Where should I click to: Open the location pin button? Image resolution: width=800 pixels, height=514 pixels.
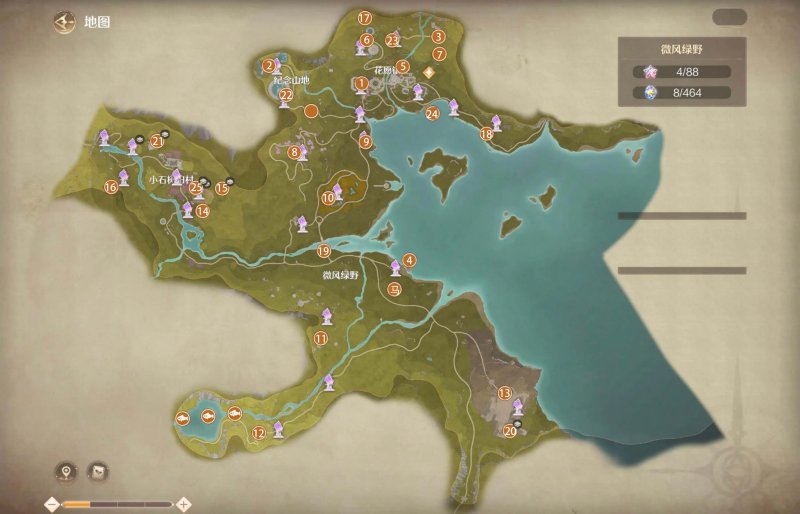pyautogui.click(x=67, y=471)
